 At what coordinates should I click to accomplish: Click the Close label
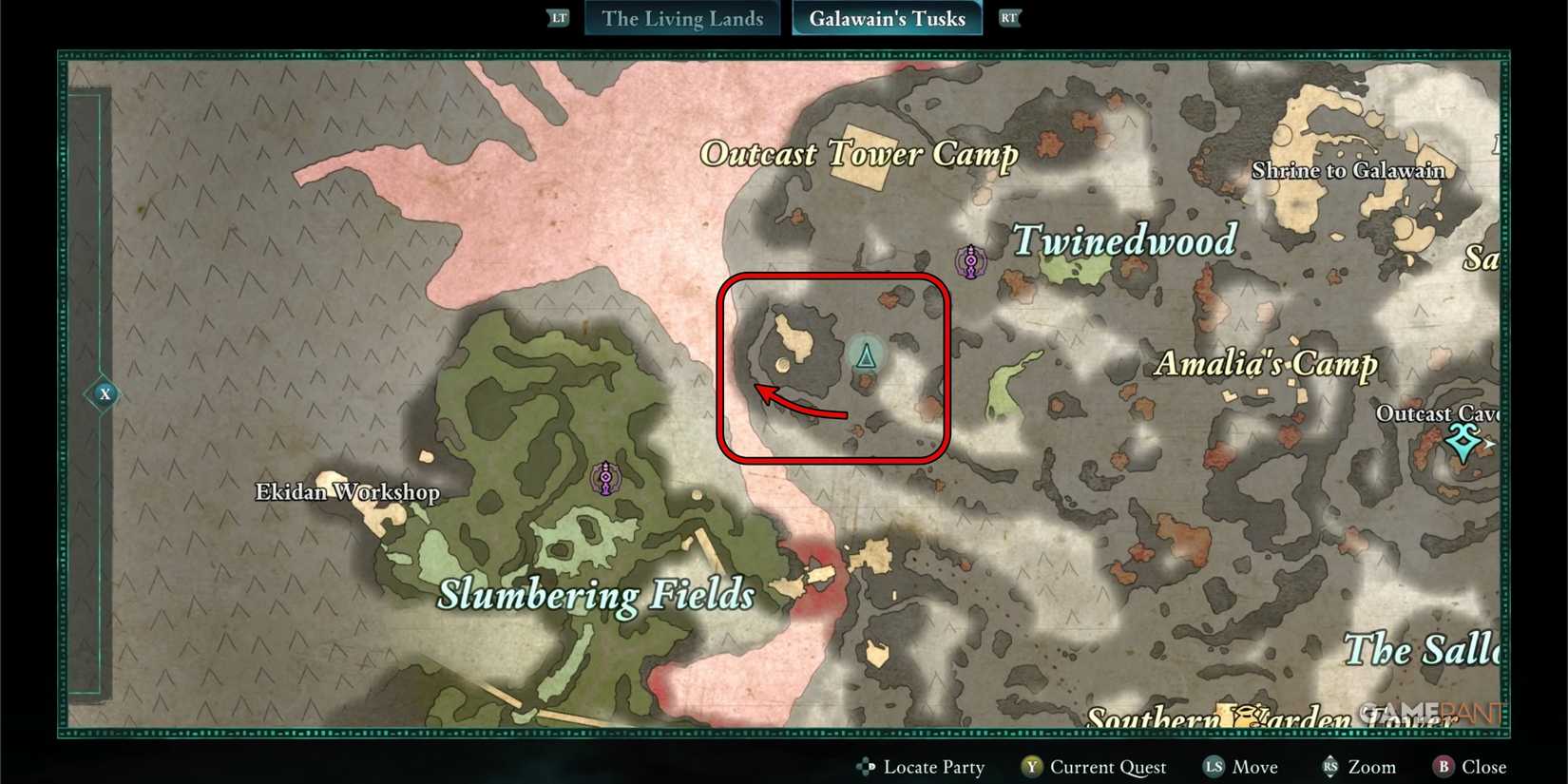point(1482,766)
